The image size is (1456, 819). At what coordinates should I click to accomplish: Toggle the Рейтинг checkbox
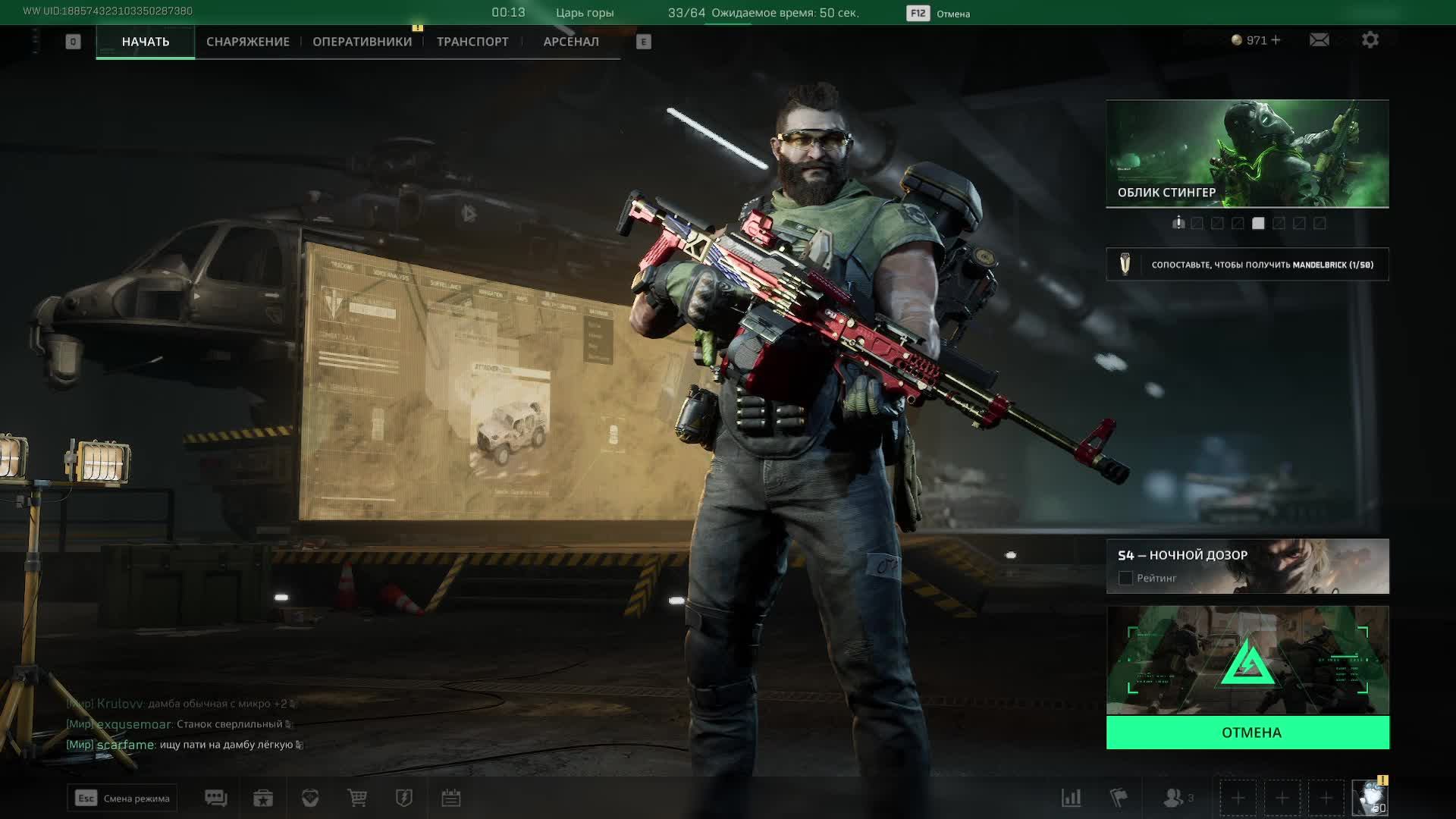1125,579
